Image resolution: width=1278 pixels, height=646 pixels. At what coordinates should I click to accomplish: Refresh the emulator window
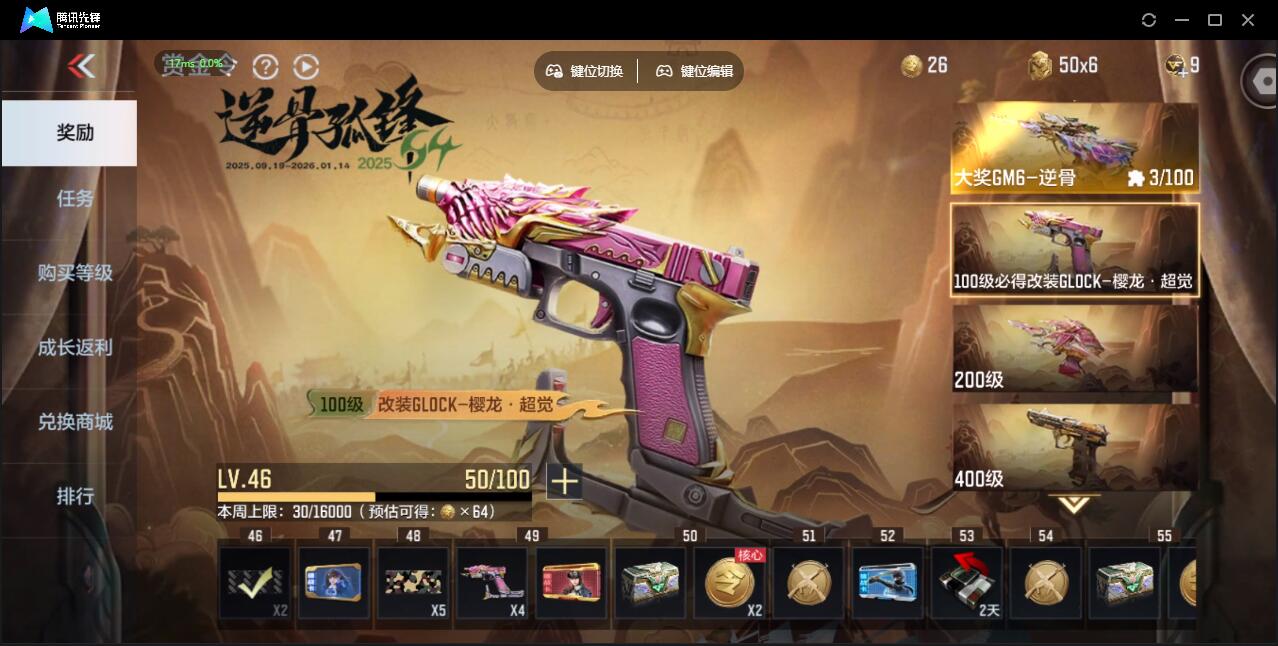[x=1149, y=20]
